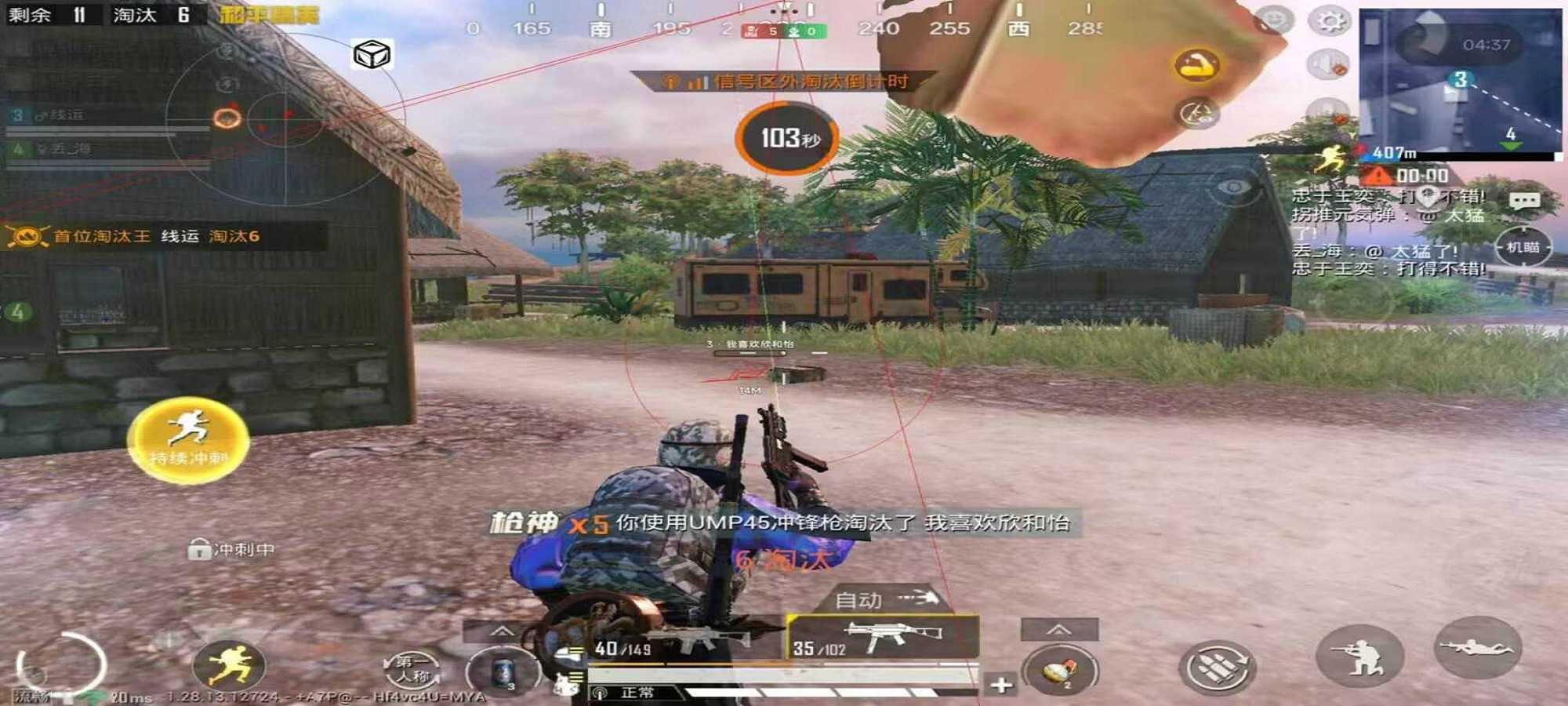Activate the free-look eye button

(1233, 187)
